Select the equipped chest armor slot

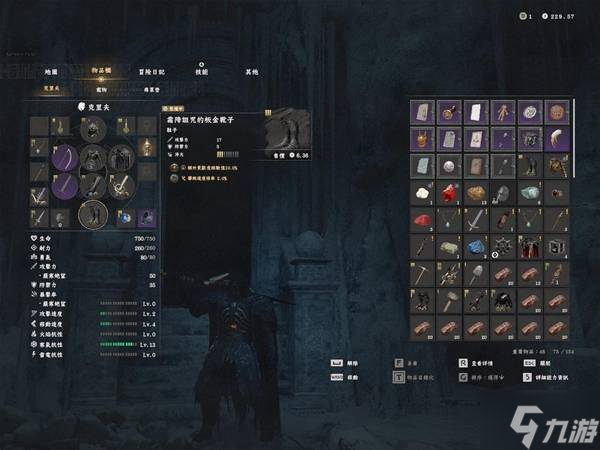92,157
